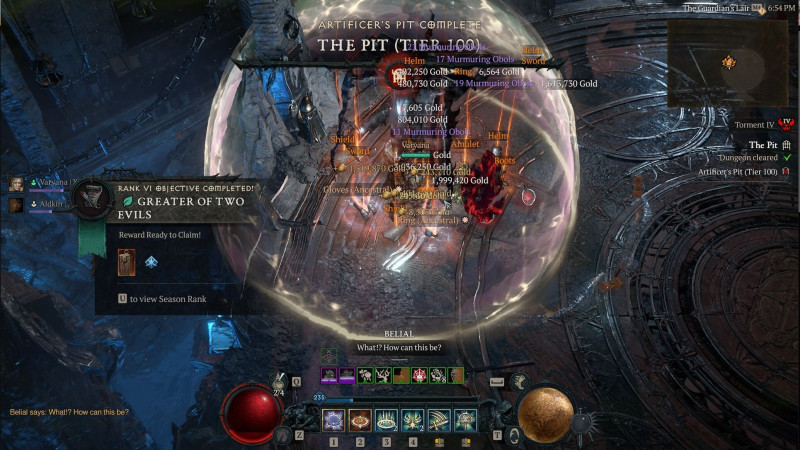
Task: Click the first purple buff icon
Action: pos(328,375)
